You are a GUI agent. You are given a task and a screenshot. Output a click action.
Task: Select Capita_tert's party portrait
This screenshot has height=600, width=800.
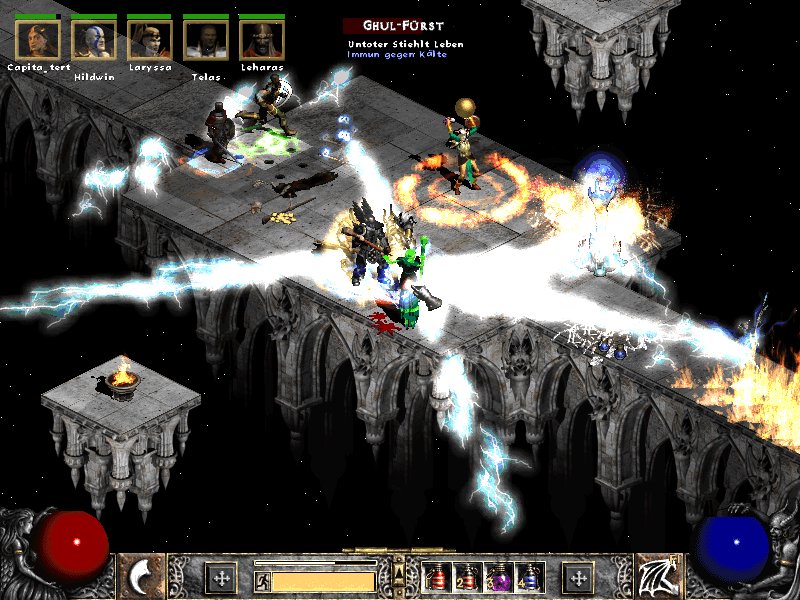[38, 39]
